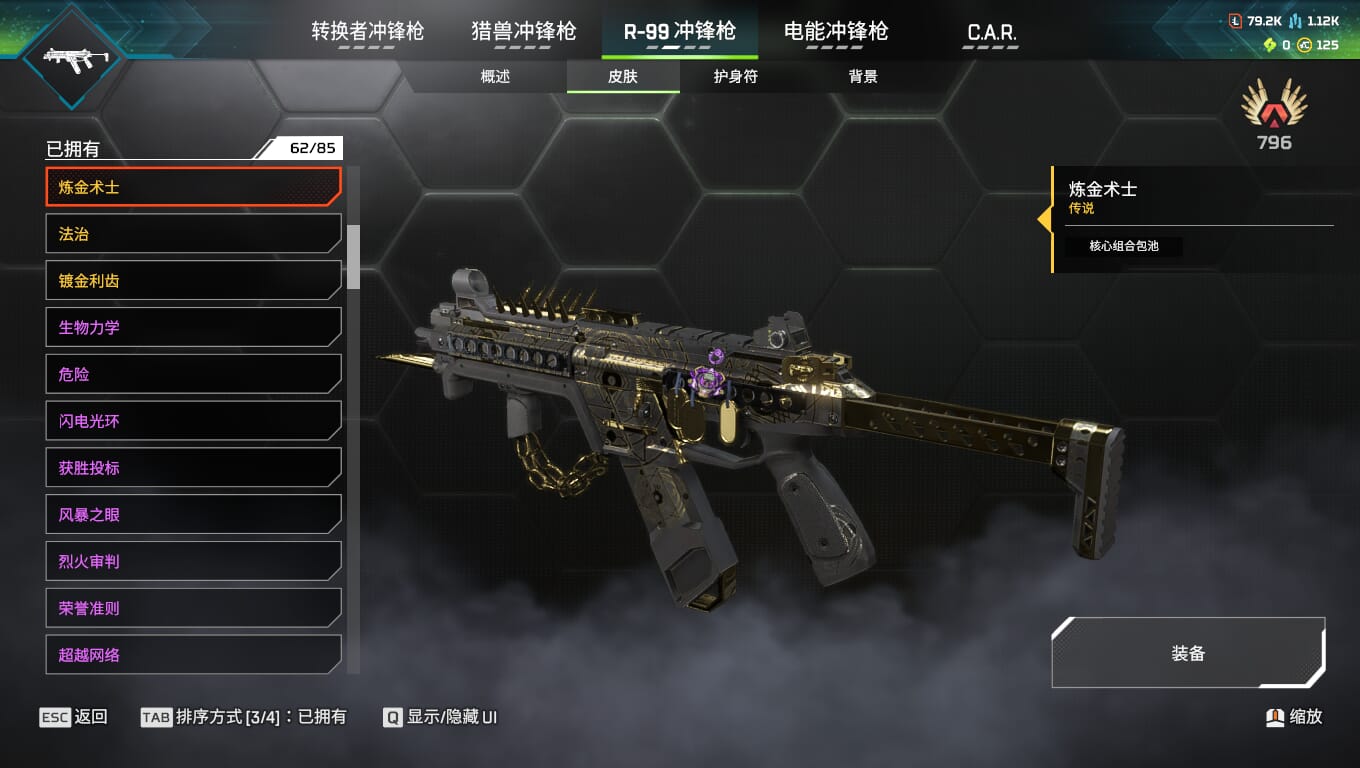Choose the 危险 skin
This screenshot has height=768, width=1360.
[x=193, y=374]
